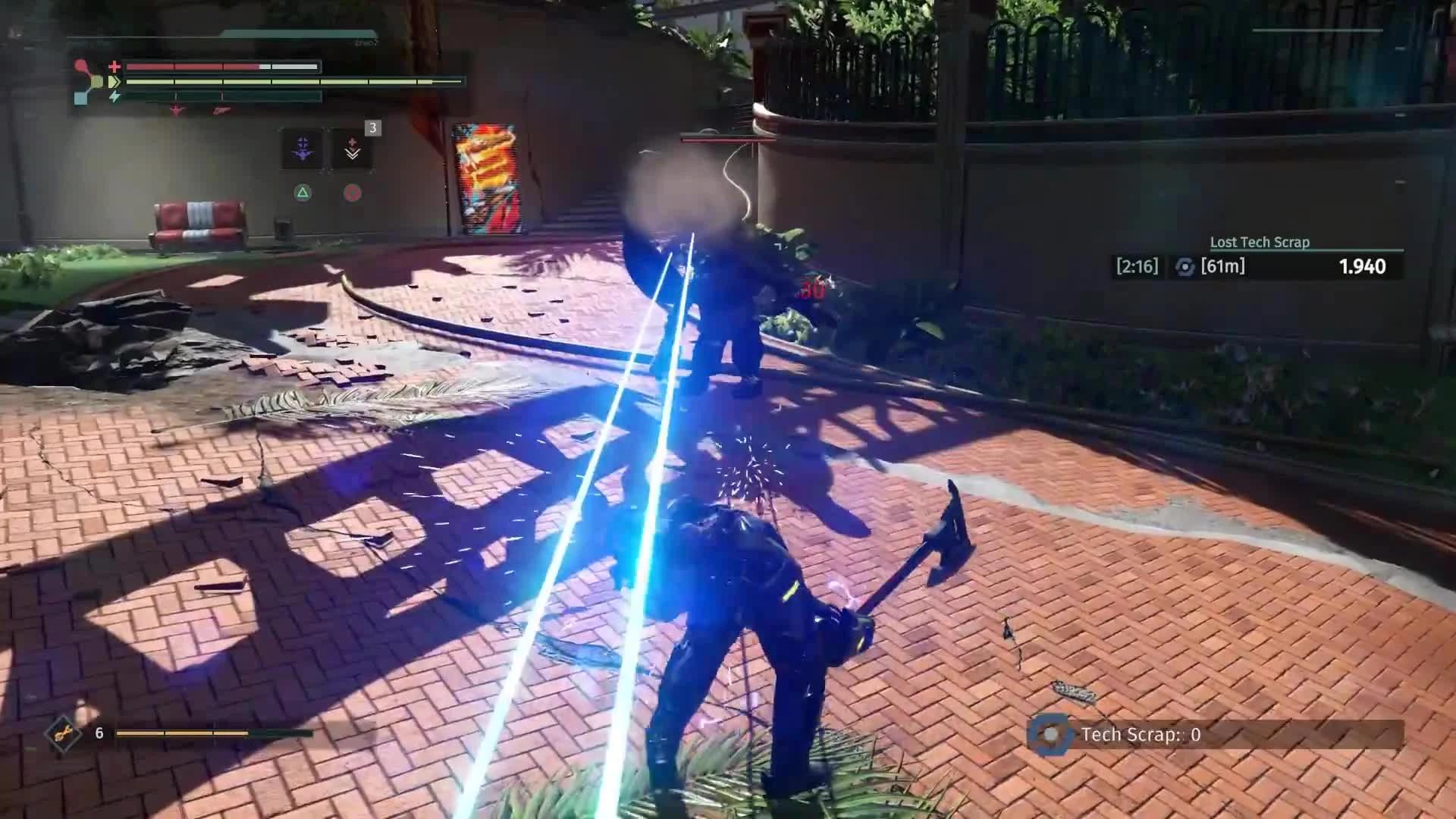
Task: Expand the charge counter badge labeled 3
Action: coord(372,129)
